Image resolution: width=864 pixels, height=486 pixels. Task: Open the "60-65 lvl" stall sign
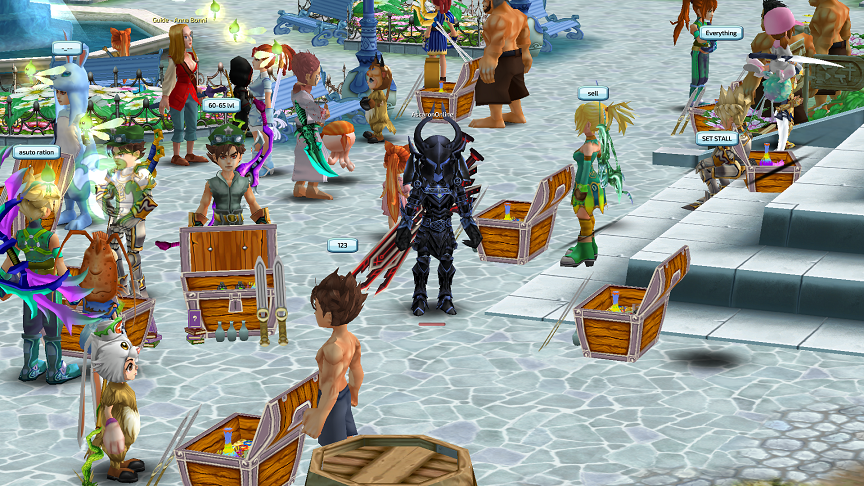[220, 104]
